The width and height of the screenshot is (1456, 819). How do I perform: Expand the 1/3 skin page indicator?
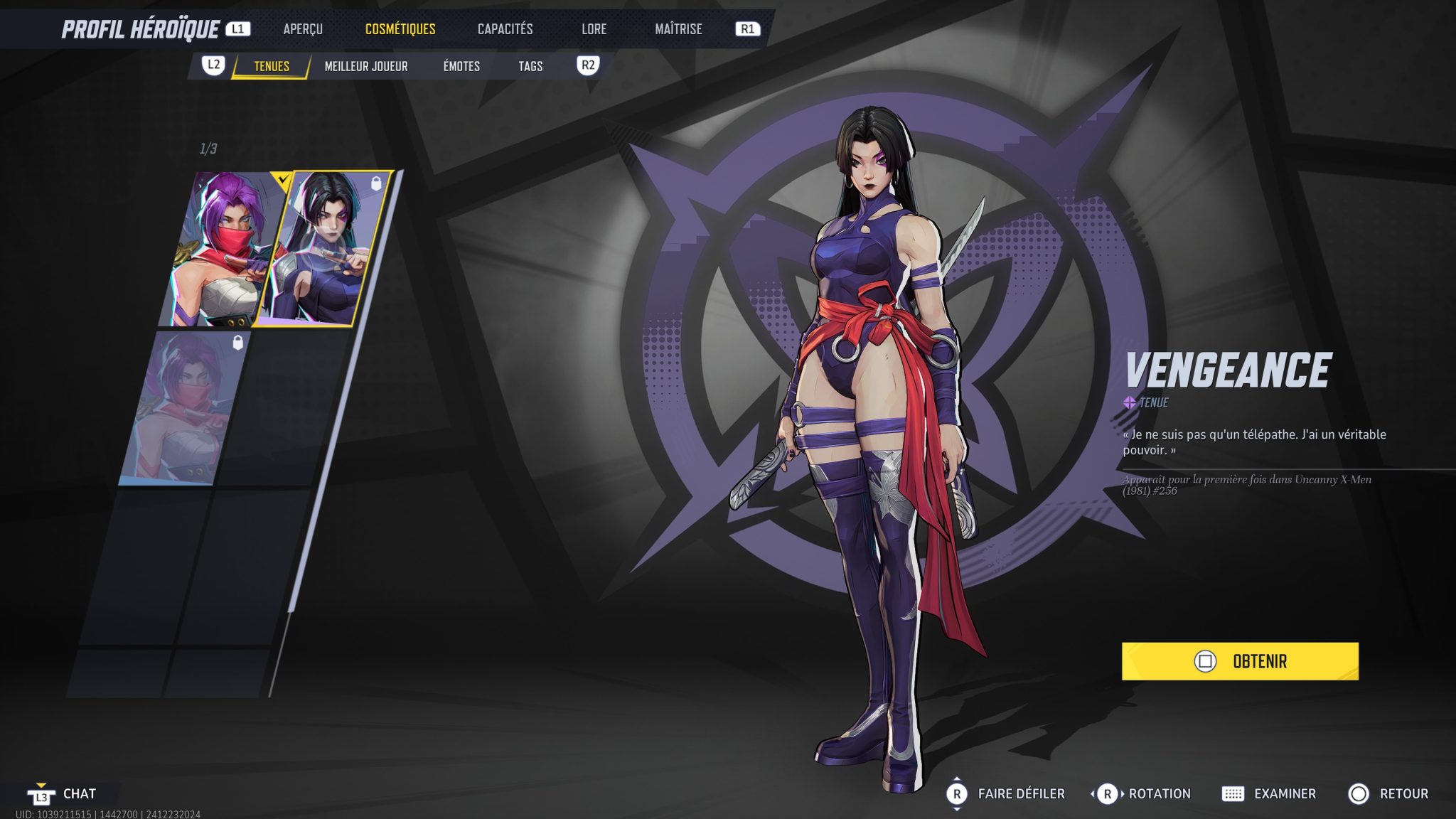[207, 147]
